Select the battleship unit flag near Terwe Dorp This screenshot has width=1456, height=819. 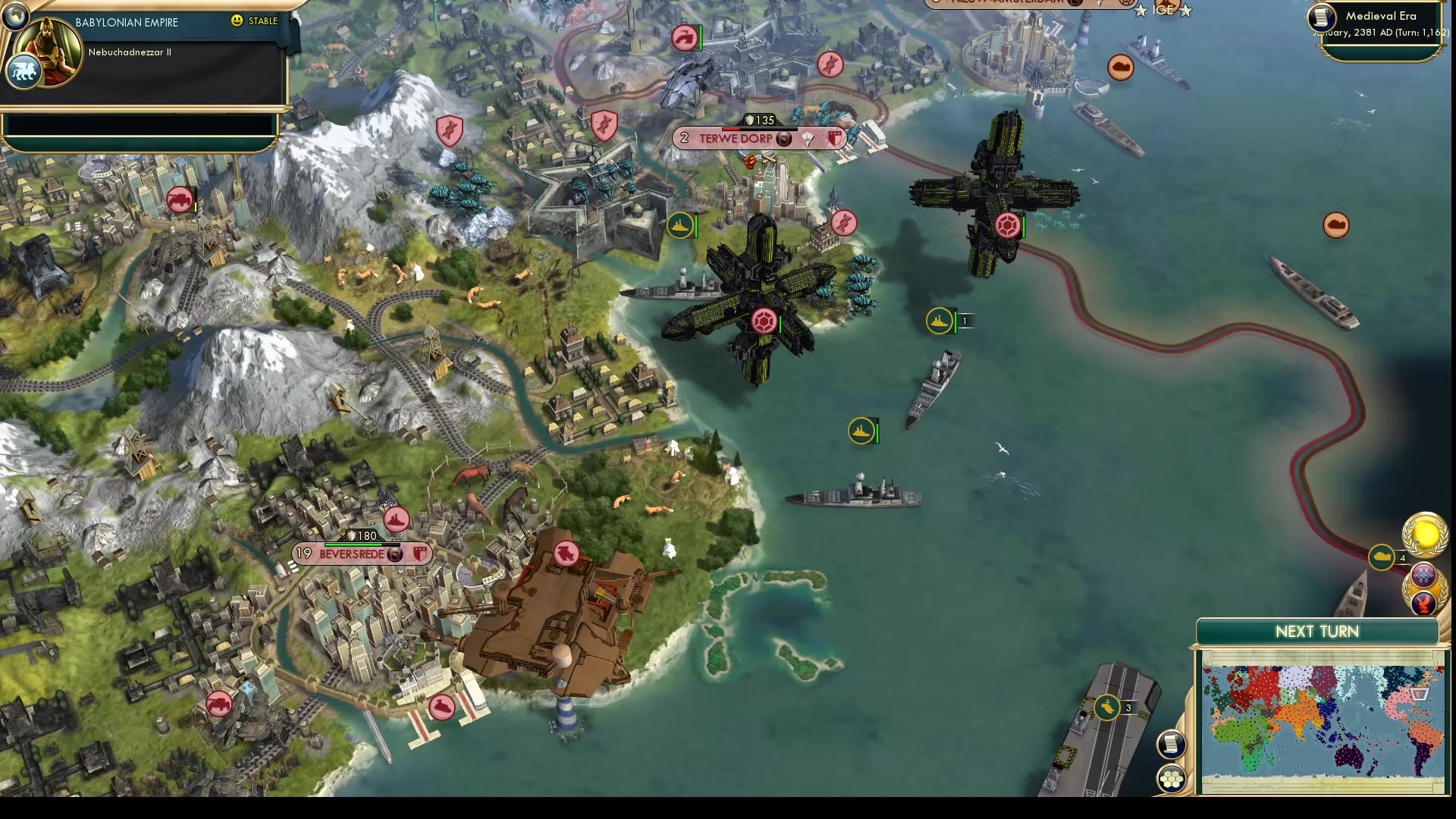[x=681, y=226]
